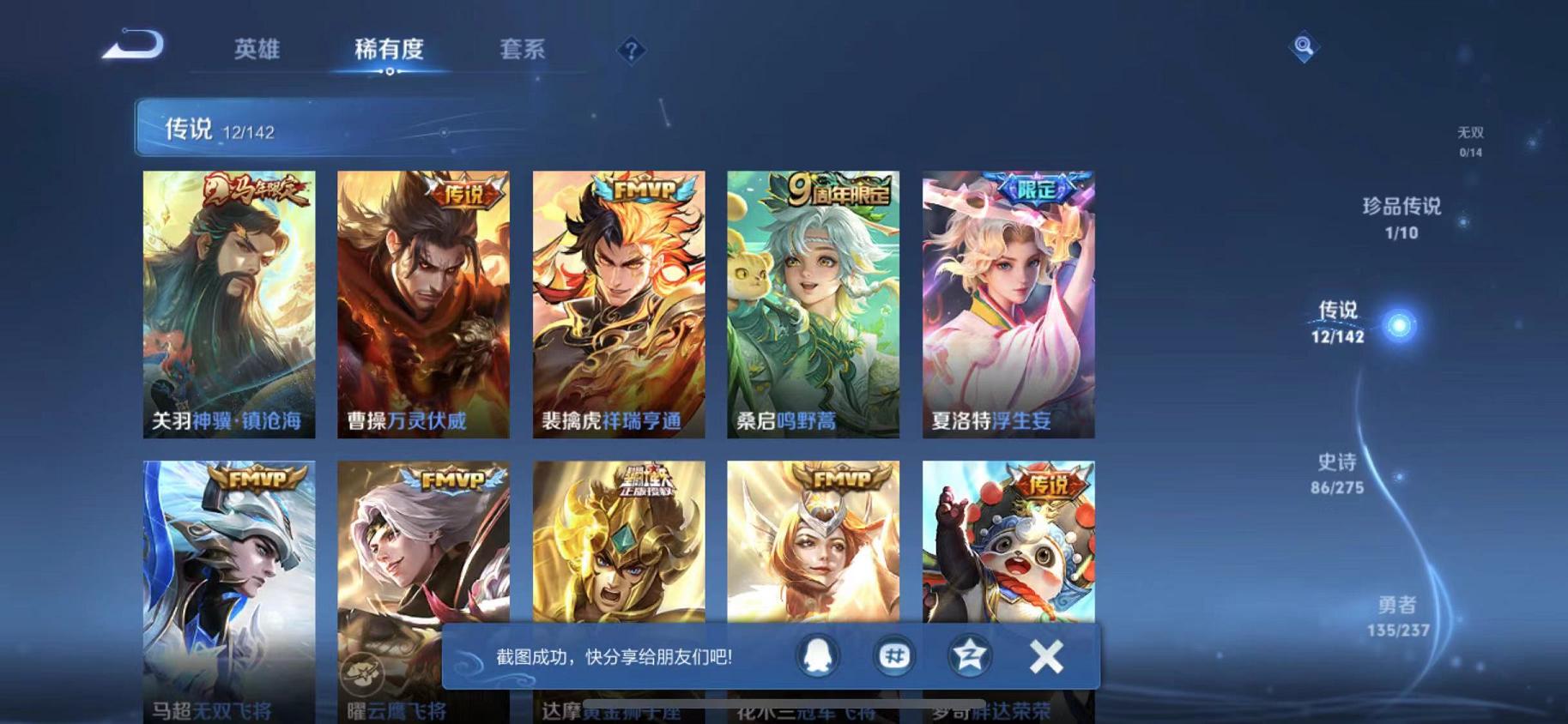Screen dimensions: 1568x724
Task: Click the question mark help icon
Action: (x=631, y=51)
